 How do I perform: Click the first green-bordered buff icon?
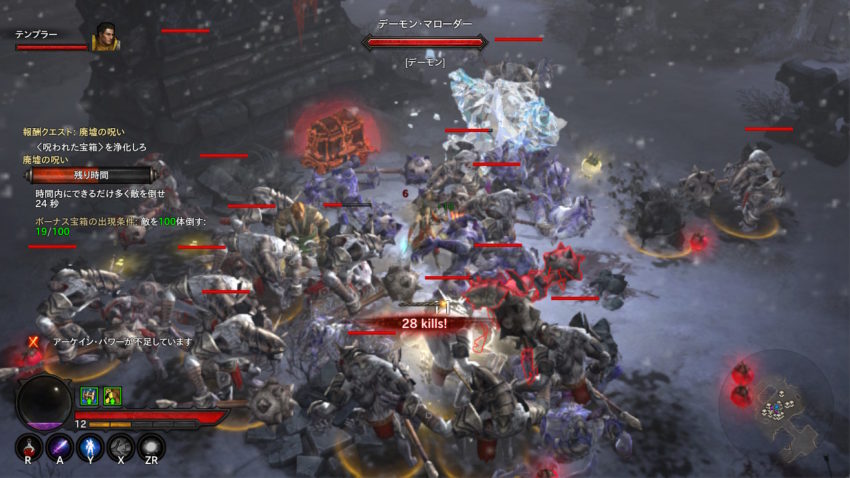coord(88,396)
